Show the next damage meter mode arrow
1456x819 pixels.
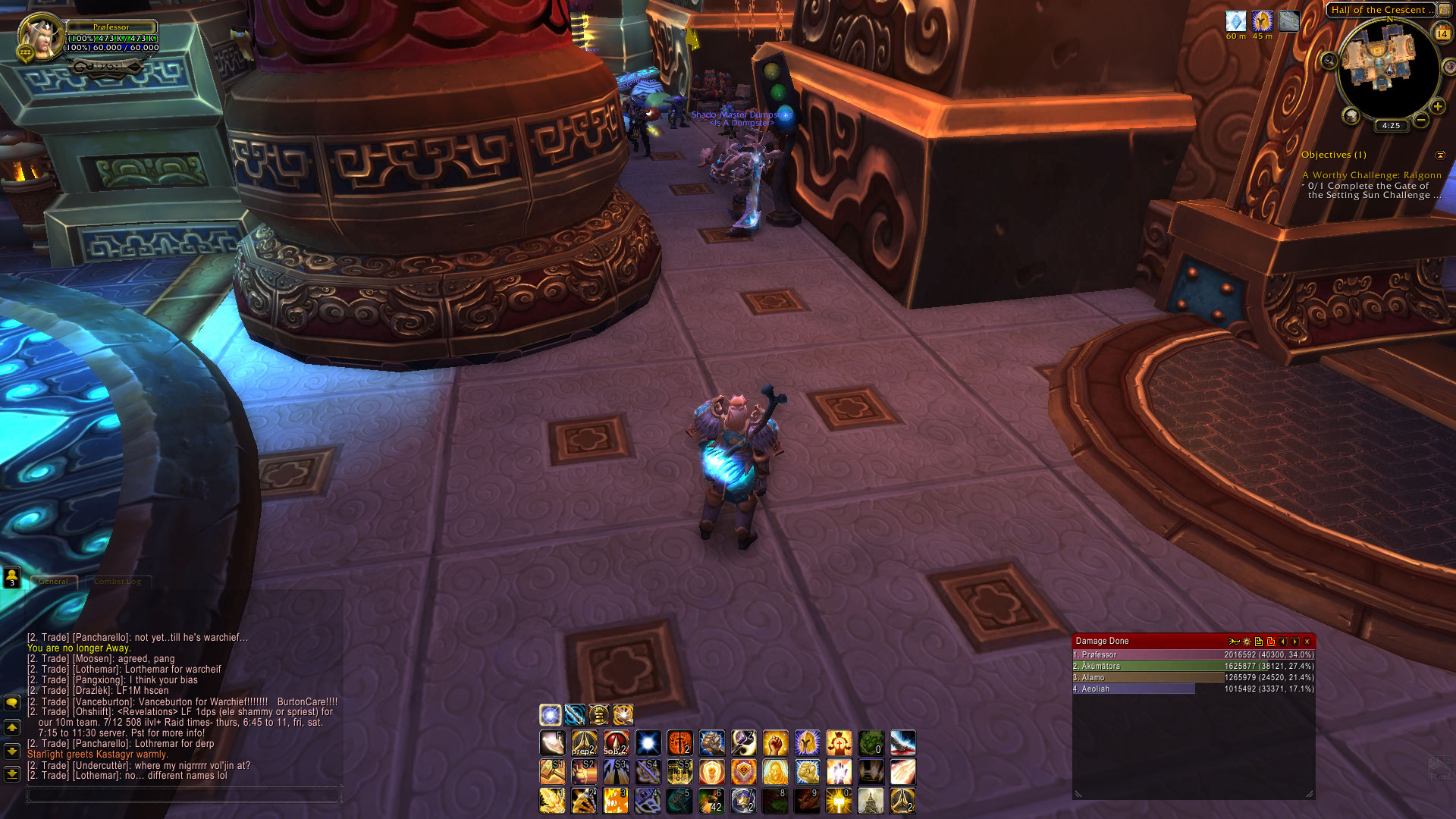tap(1295, 642)
